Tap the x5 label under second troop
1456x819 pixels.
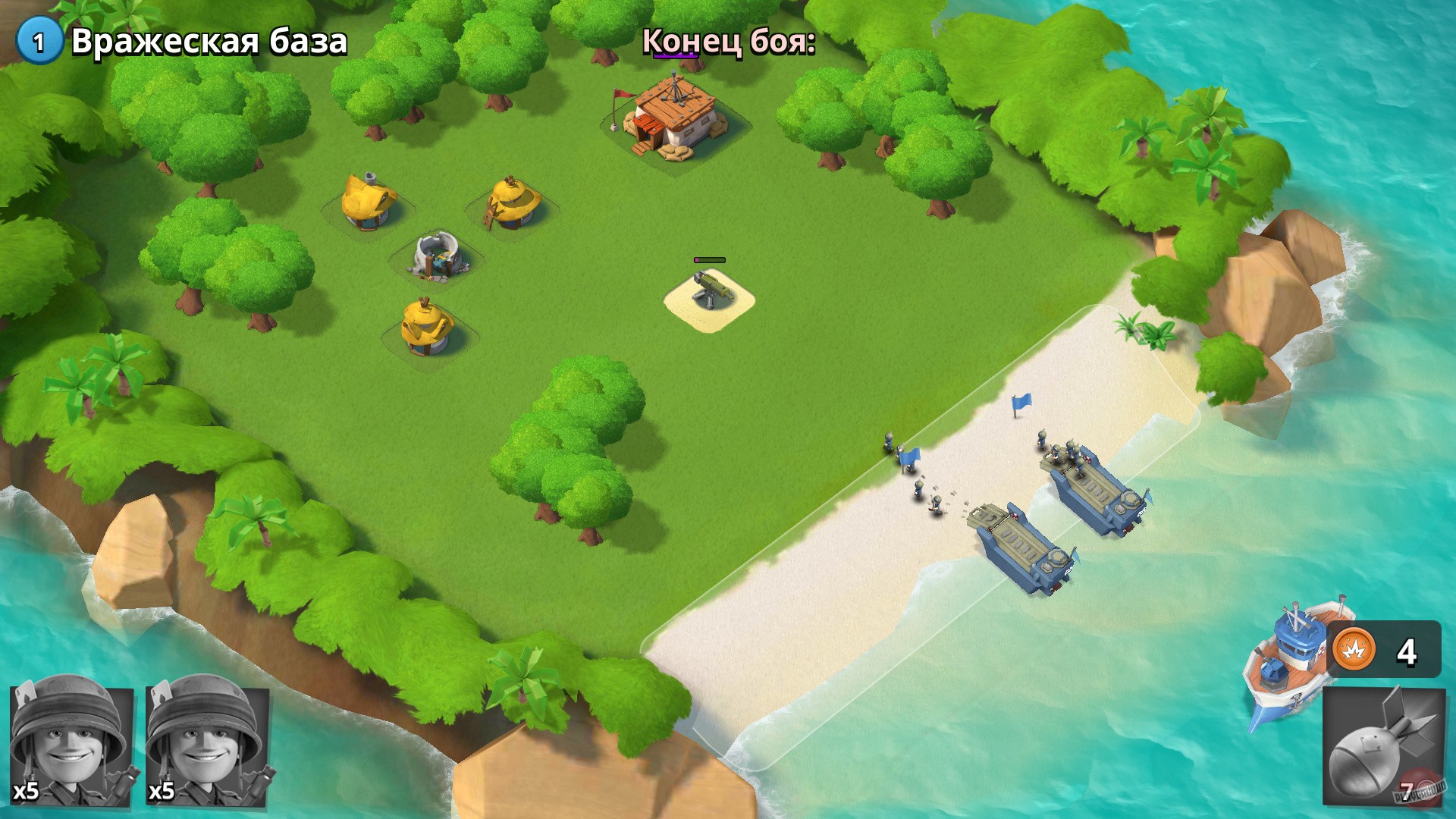point(162,791)
